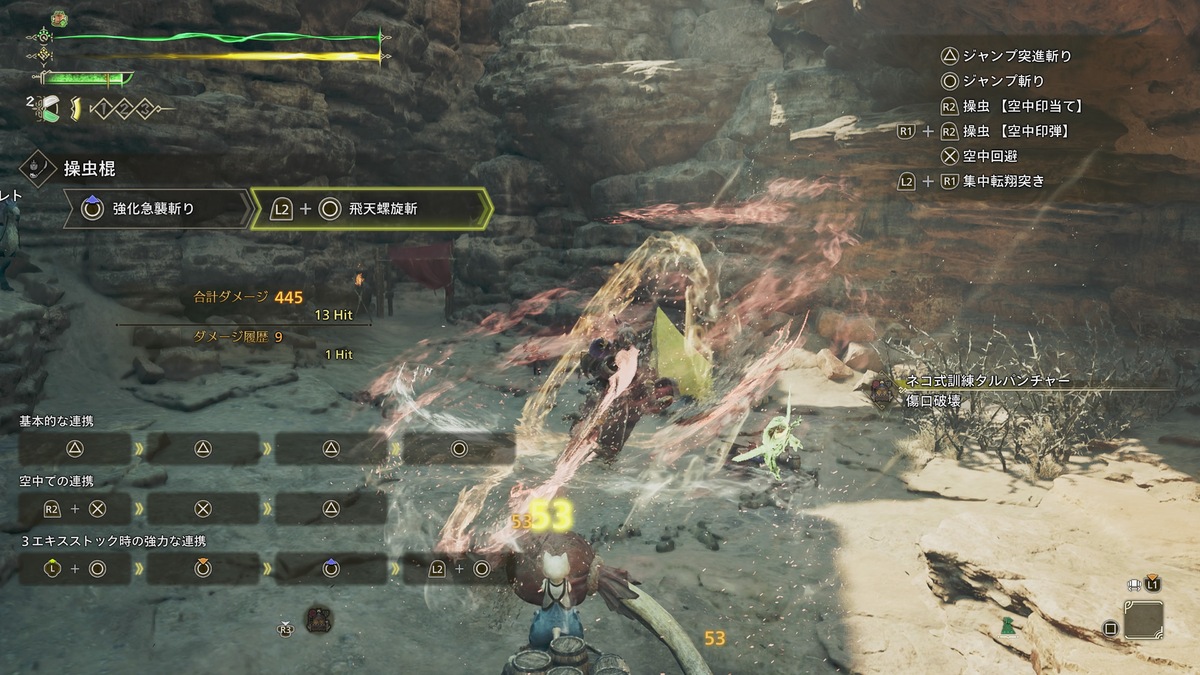Click the 操虫棍 weapon icon
This screenshot has height=675, width=1200.
38,166
